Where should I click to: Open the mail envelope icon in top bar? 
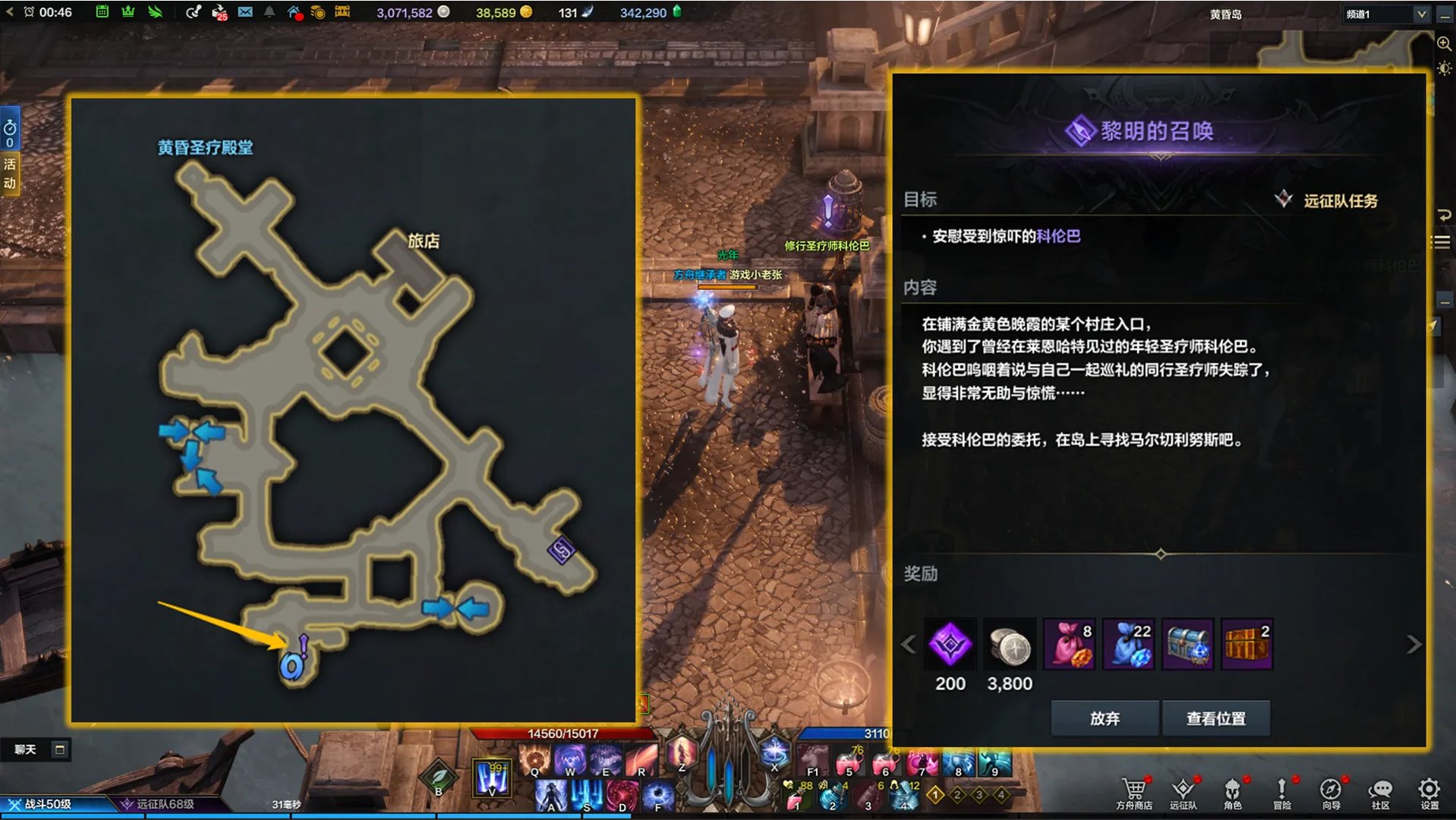245,12
